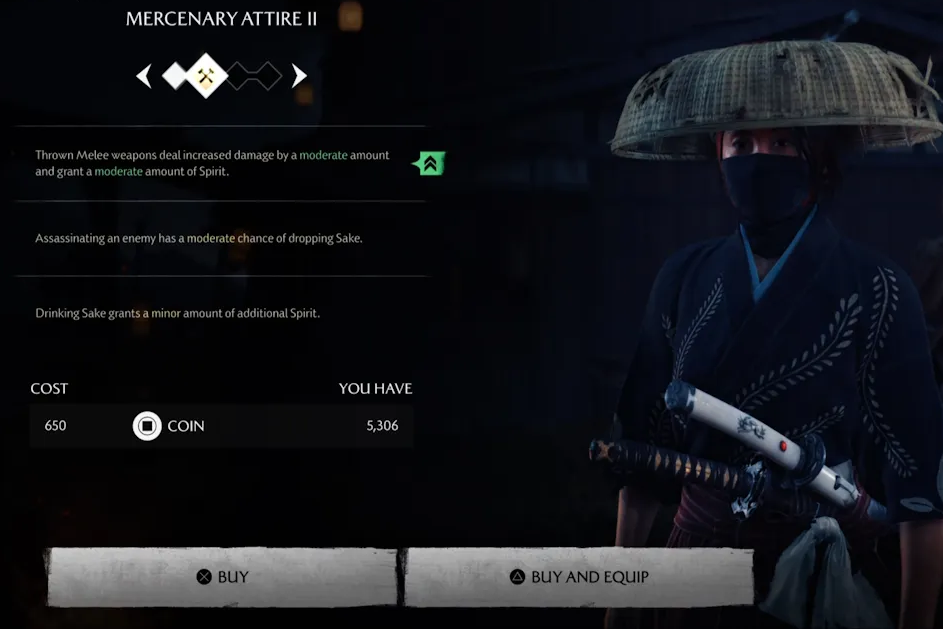The image size is (943, 629).
Task: Select the highlighted hammer diamond level
Action: pos(206,75)
